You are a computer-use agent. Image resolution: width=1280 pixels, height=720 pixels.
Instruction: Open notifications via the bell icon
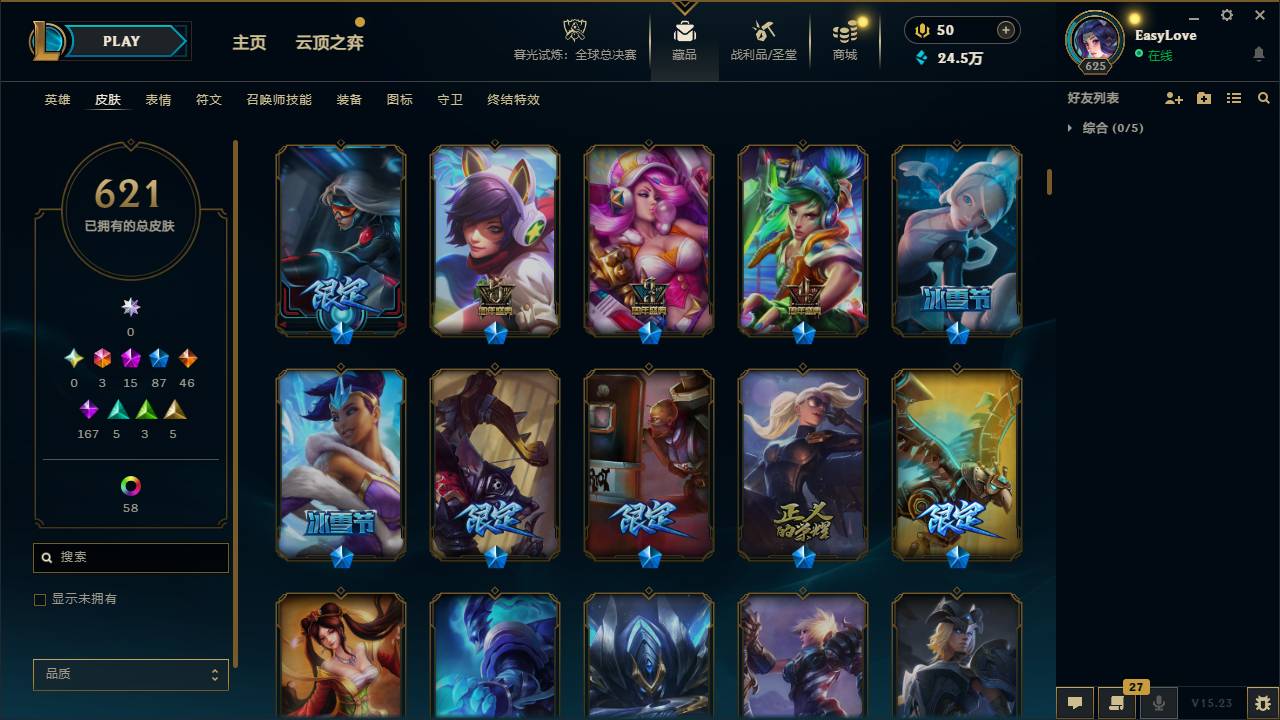point(1258,54)
